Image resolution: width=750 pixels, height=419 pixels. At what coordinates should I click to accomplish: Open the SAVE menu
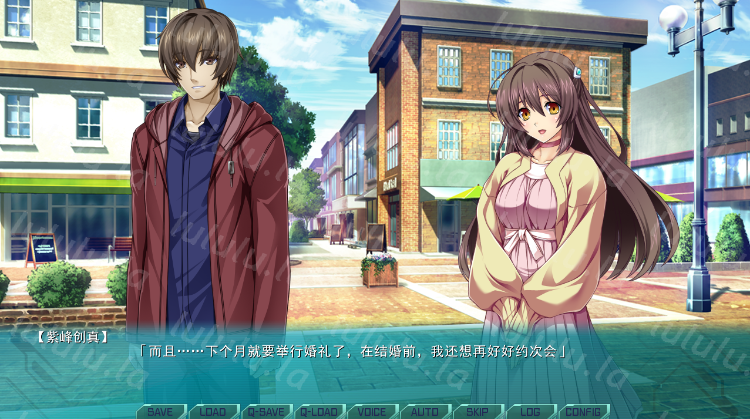[160, 411]
